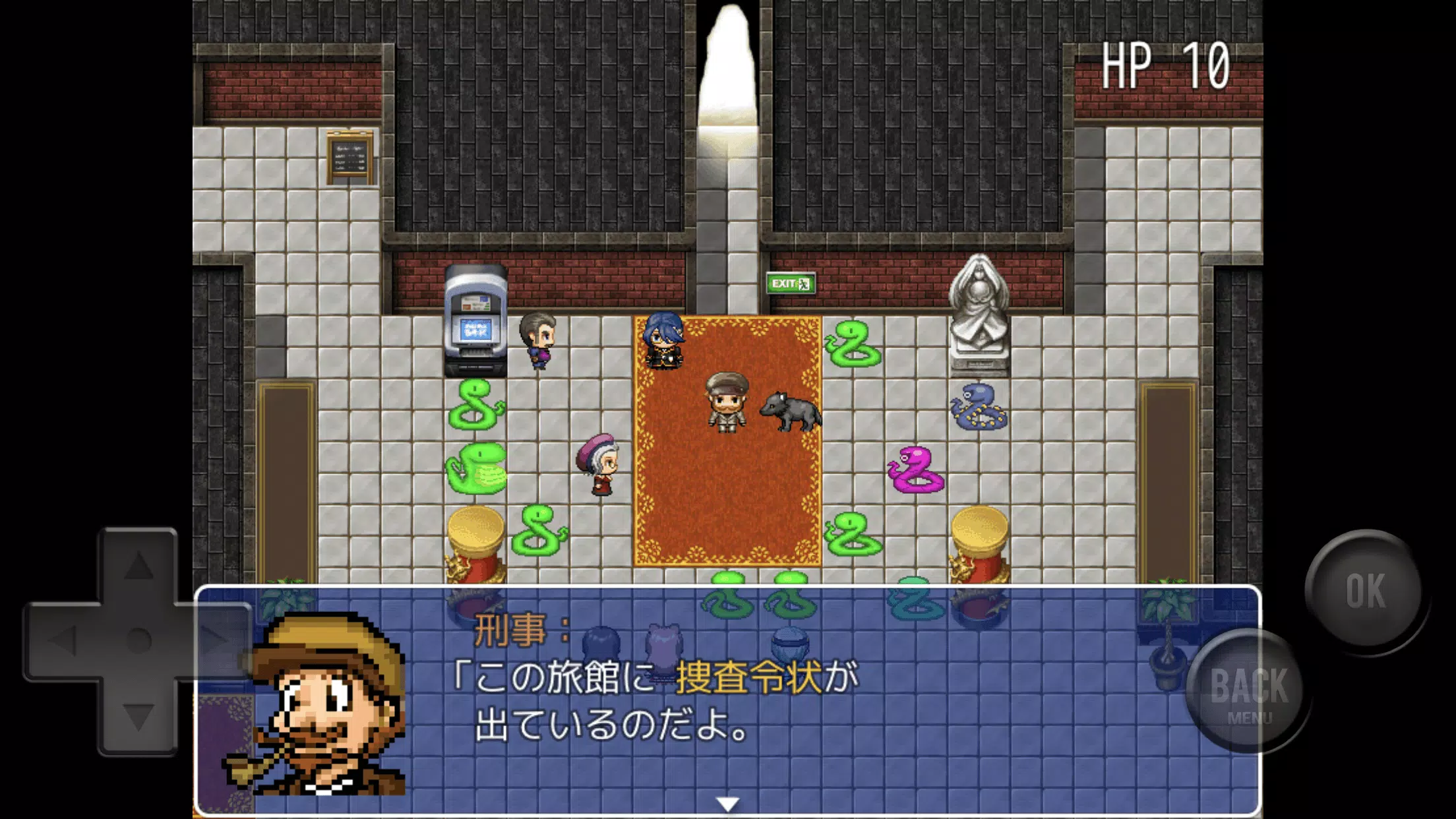Click the EXIT sign above the doorway

(790, 282)
